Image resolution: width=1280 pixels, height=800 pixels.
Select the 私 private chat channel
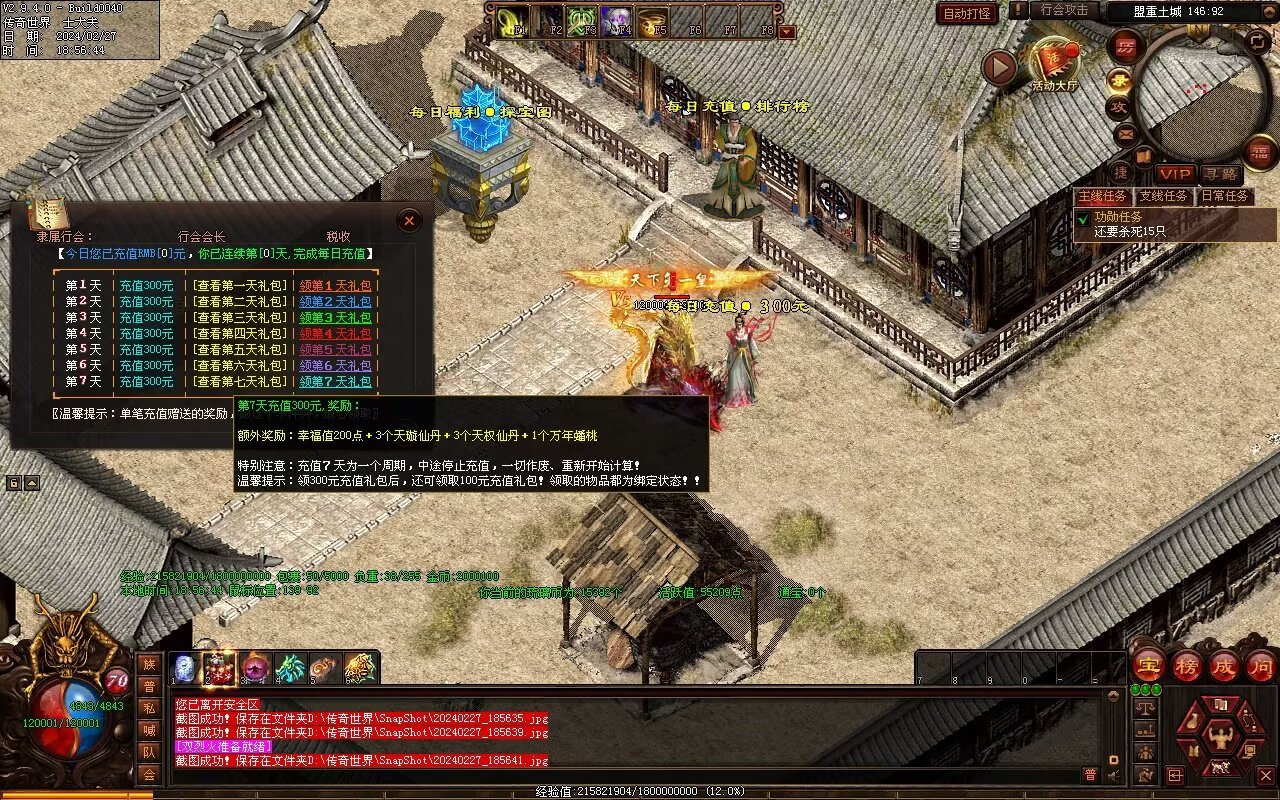click(149, 708)
